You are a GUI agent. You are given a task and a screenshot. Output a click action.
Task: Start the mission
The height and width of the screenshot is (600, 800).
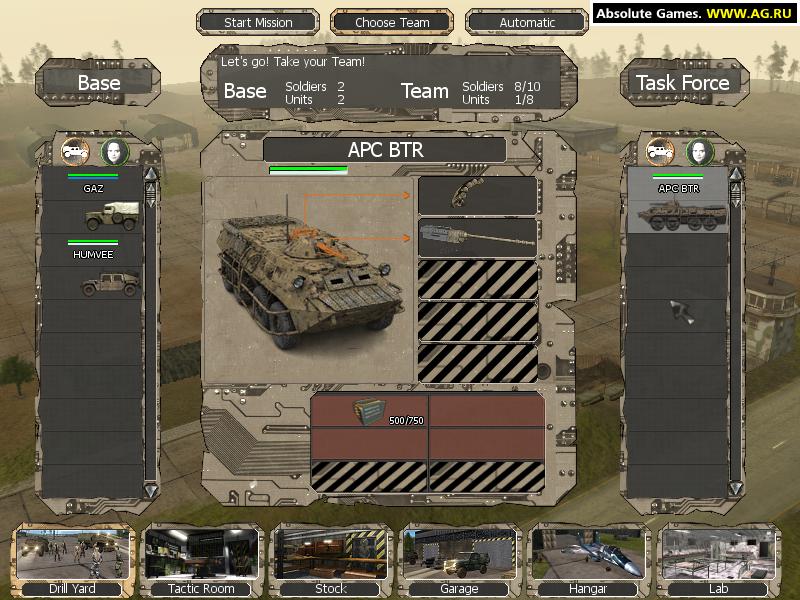point(258,22)
